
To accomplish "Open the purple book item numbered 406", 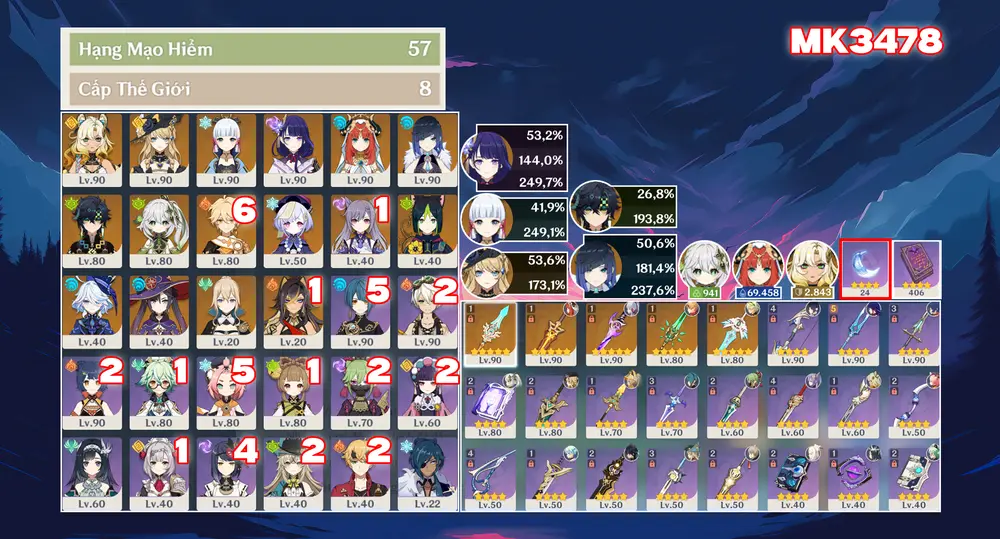I will point(917,268).
